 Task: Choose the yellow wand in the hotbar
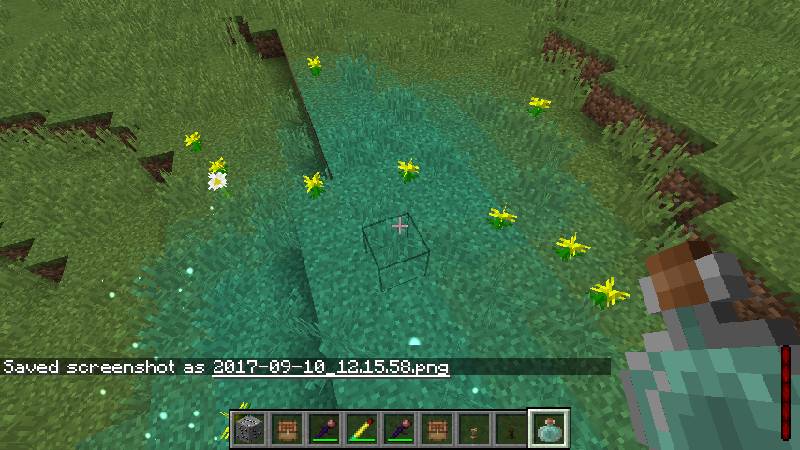[359, 428]
